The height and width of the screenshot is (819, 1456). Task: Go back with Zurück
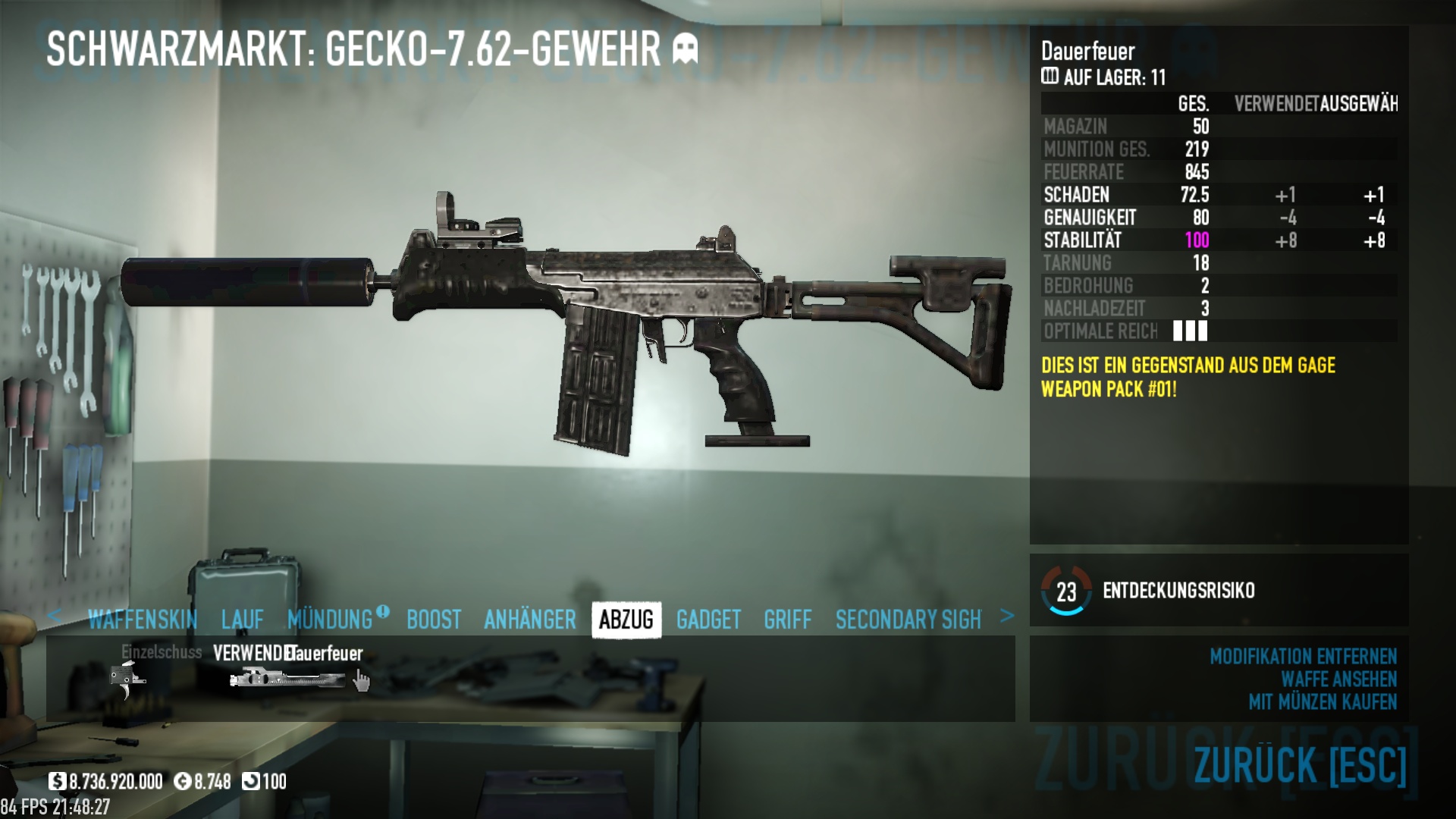tap(1300, 764)
